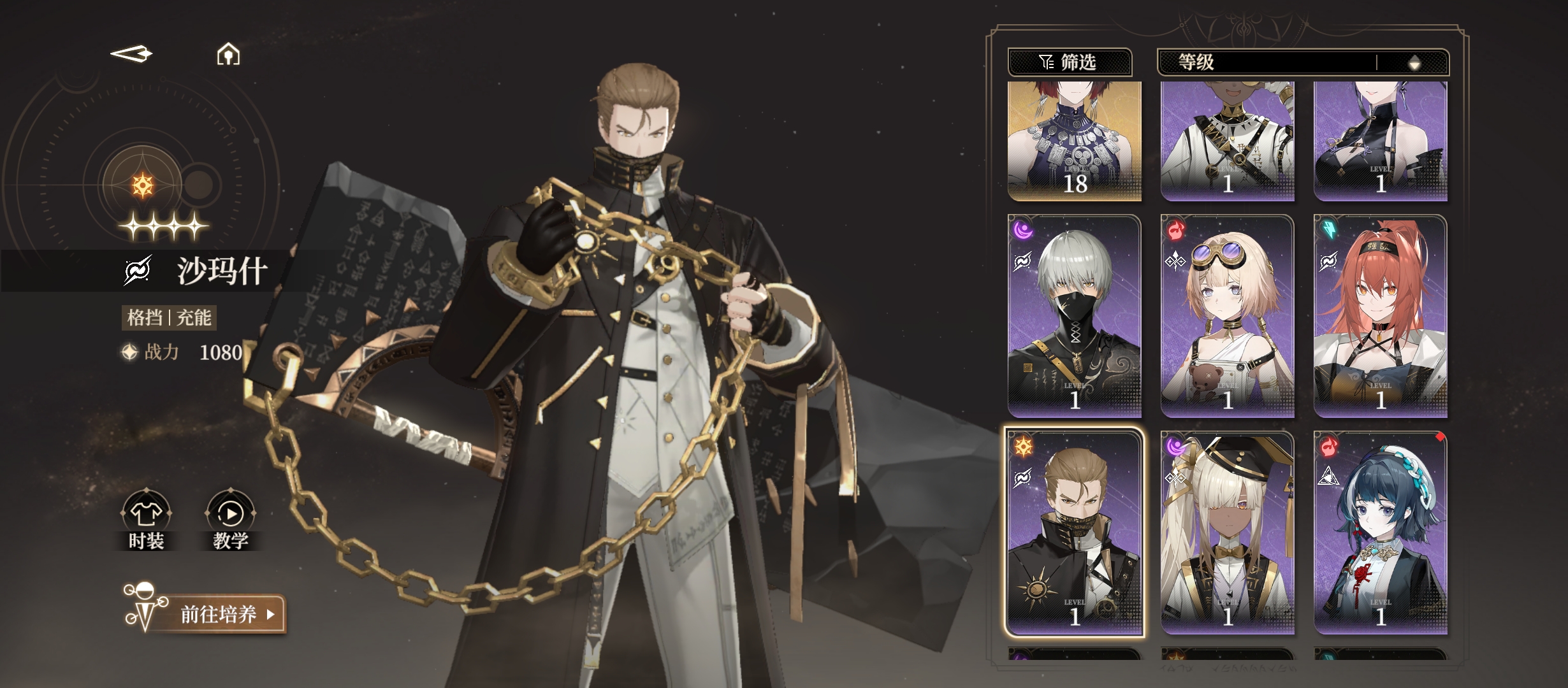The width and height of the screenshot is (1568, 688).
Task: Pick the red-haired girl with headband card
Action: (1380, 316)
